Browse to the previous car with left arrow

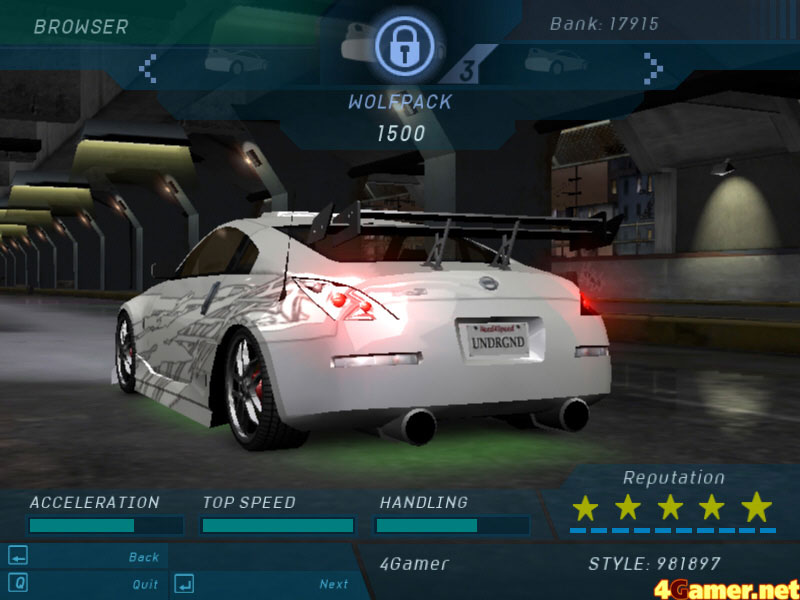[x=148, y=68]
